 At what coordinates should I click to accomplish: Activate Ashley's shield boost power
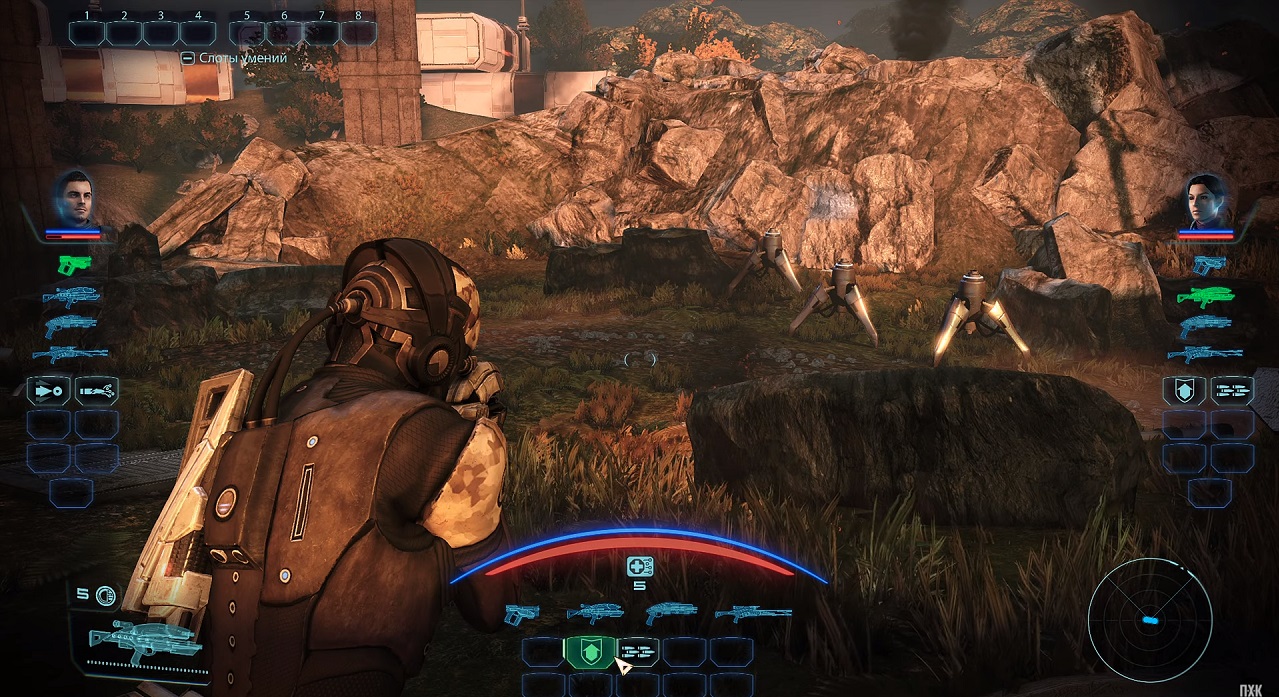coord(1184,391)
